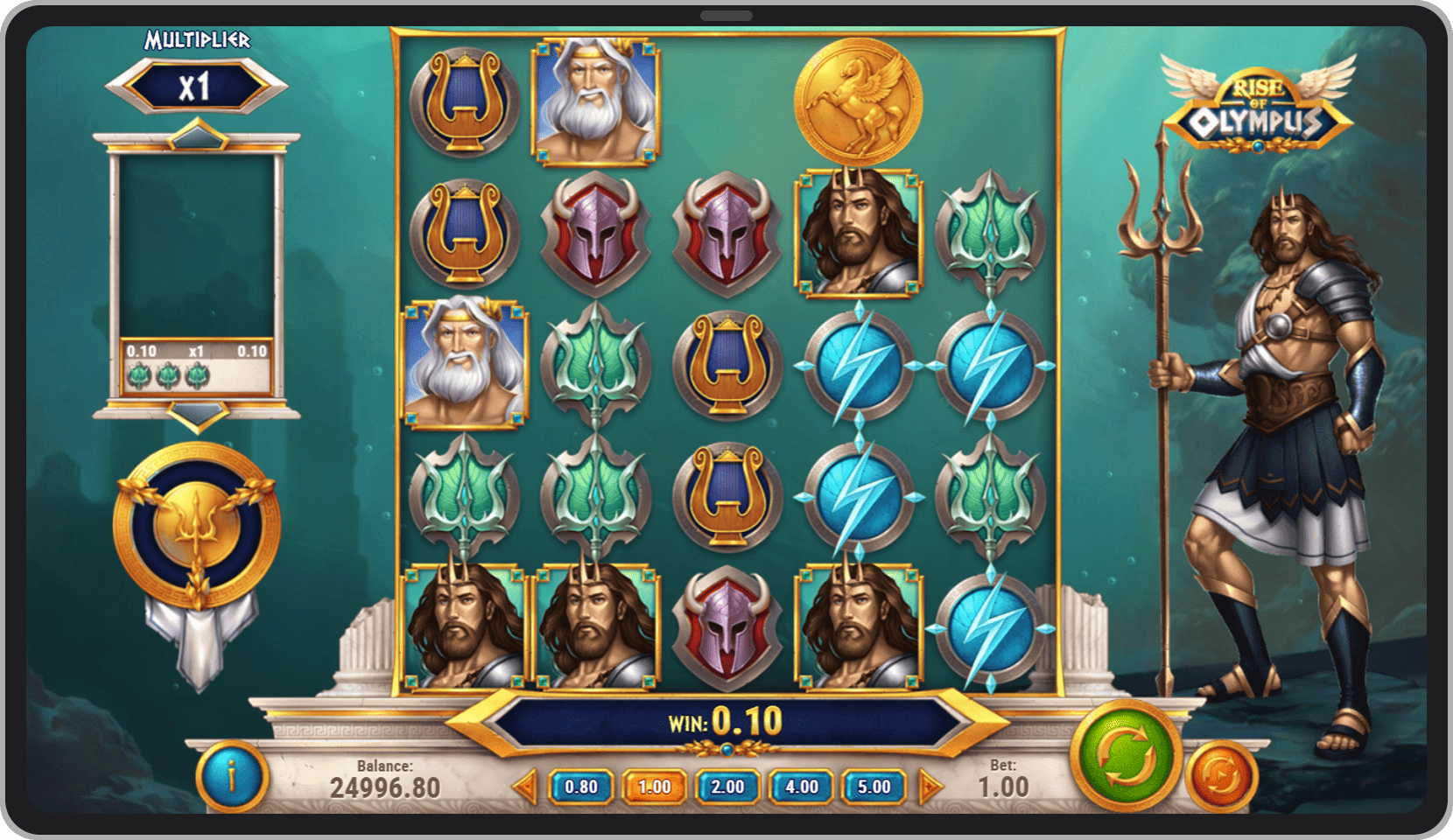1453x840 pixels.
Task: Spin the reels with the green button
Action: (x=1126, y=755)
